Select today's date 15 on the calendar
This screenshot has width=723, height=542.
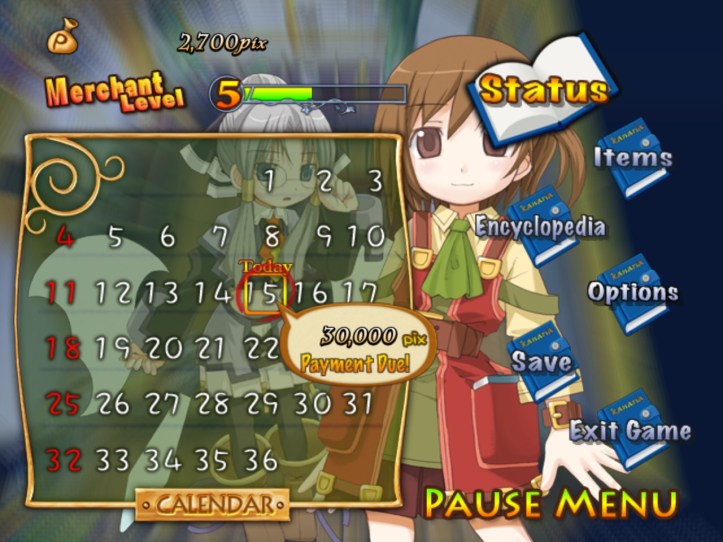[x=266, y=293]
